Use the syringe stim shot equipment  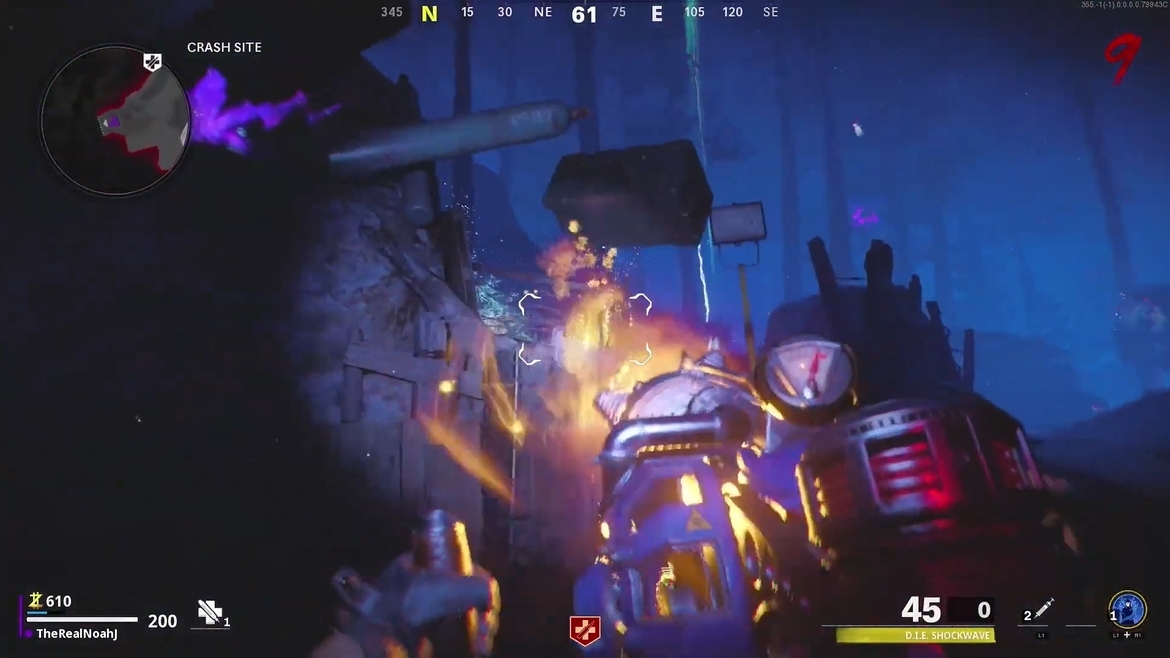coord(1044,608)
